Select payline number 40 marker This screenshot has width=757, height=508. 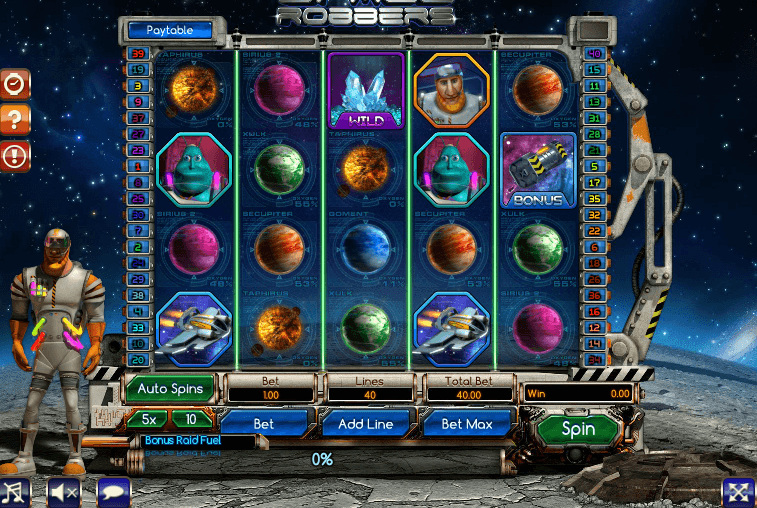pyautogui.click(x=597, y=53)
